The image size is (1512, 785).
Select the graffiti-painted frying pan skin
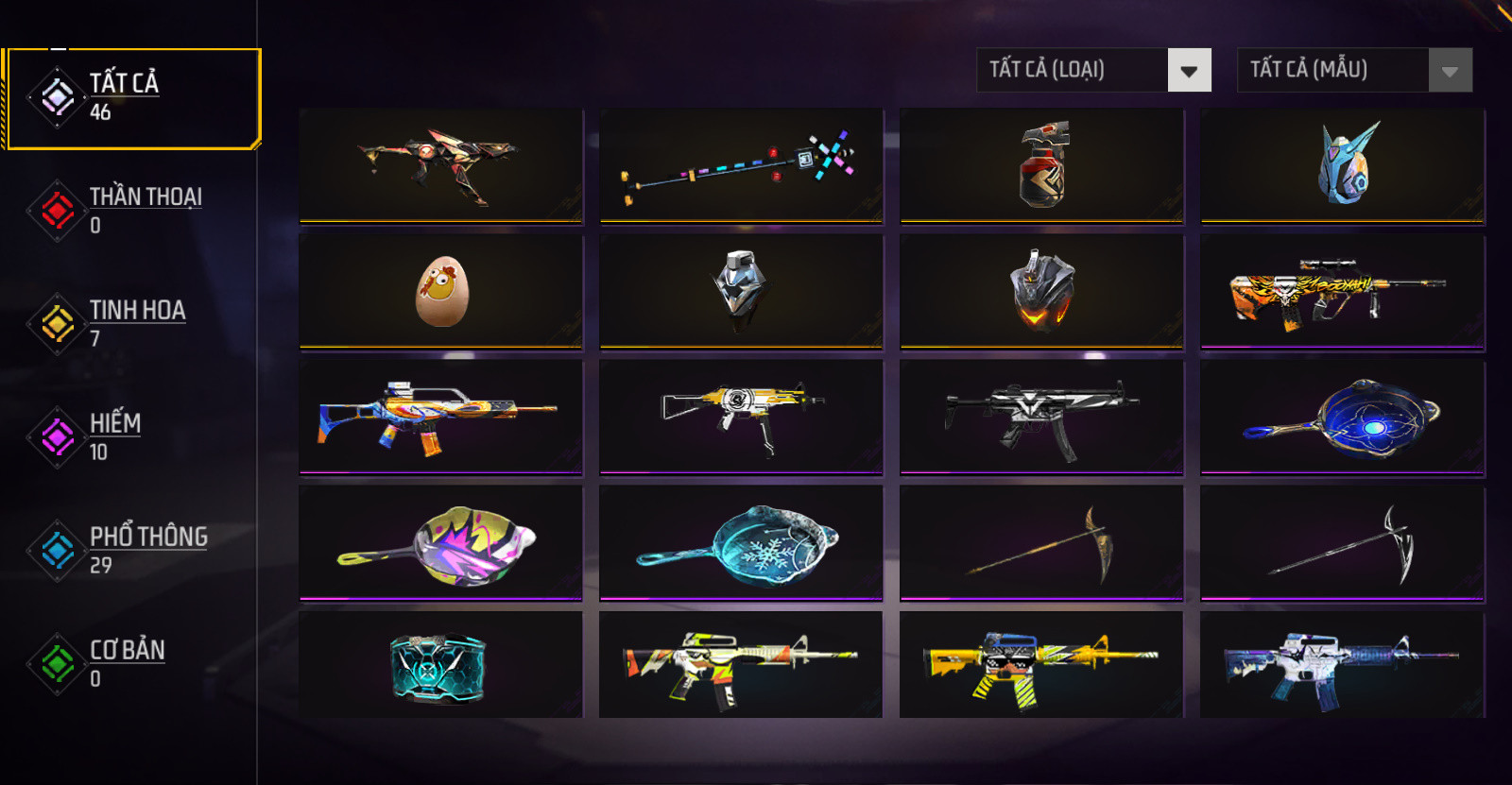point(441,543)
